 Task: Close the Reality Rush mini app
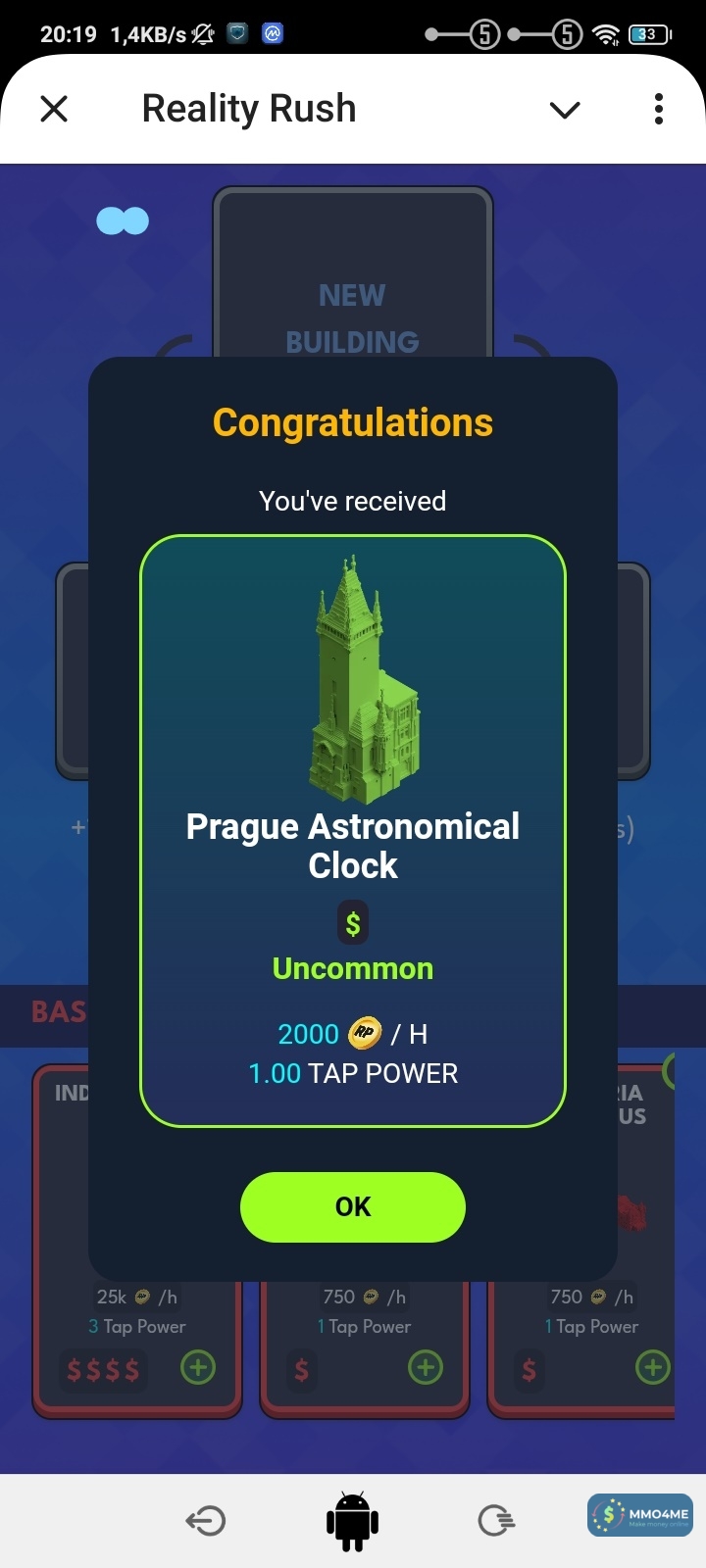pos(54,109)
